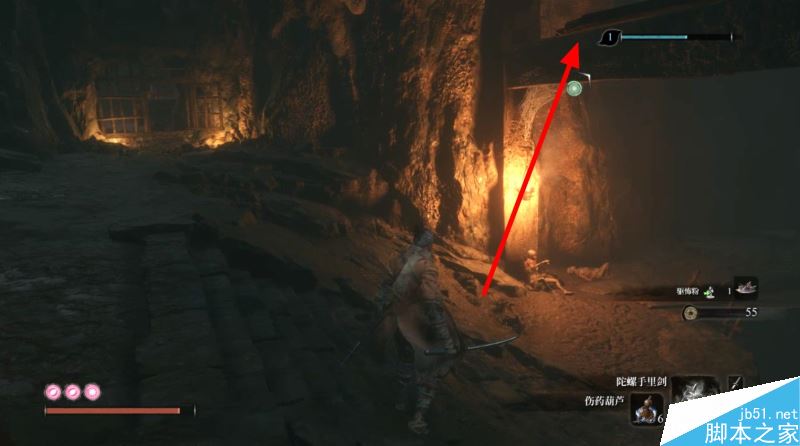The height and width of the screenshot is (446, 800).
Task: Click the skill point counter icon
Action: pos(609,38)
